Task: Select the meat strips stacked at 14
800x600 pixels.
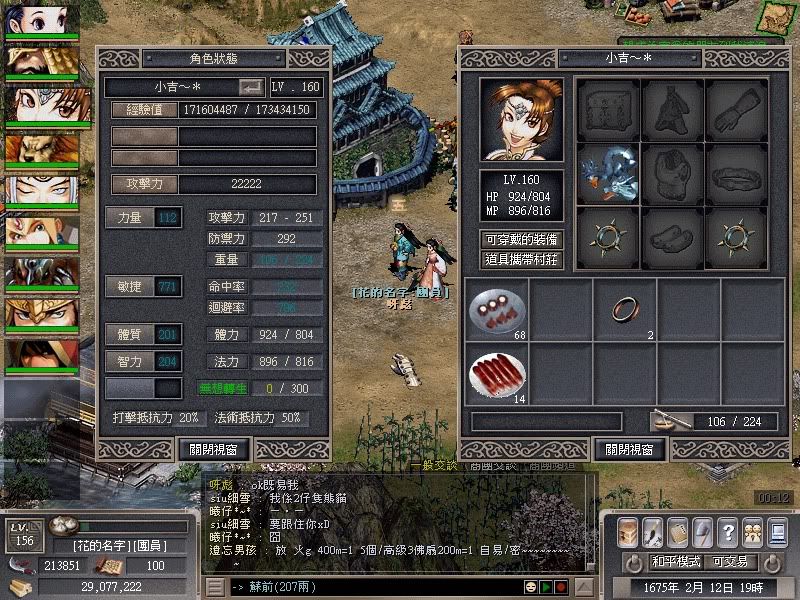Action: click(x=496, y=372)
